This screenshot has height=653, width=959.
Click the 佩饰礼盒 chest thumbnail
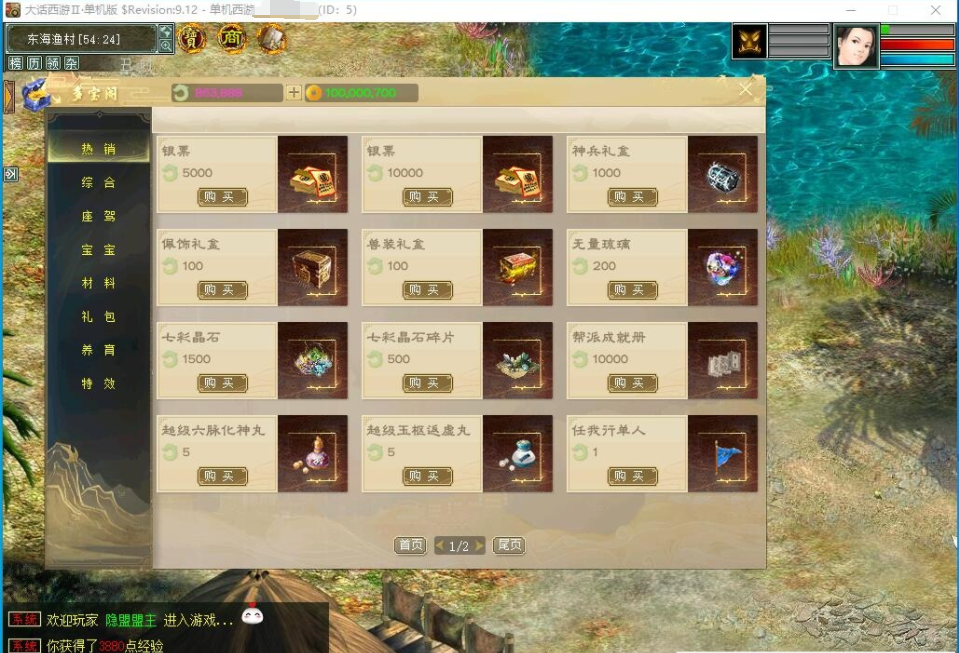tap(312, 267)
